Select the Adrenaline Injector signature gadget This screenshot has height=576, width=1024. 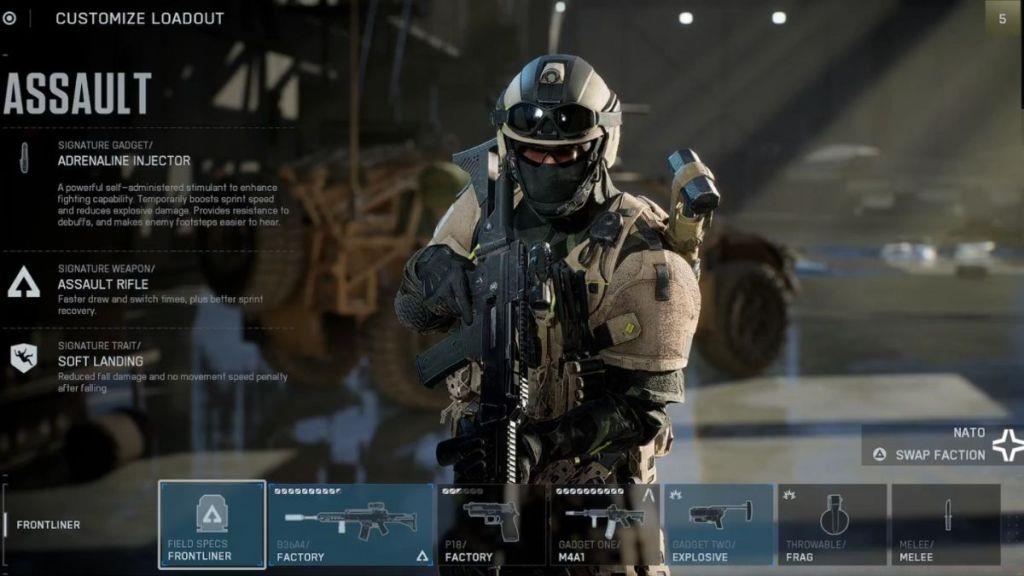pos(123,160)
